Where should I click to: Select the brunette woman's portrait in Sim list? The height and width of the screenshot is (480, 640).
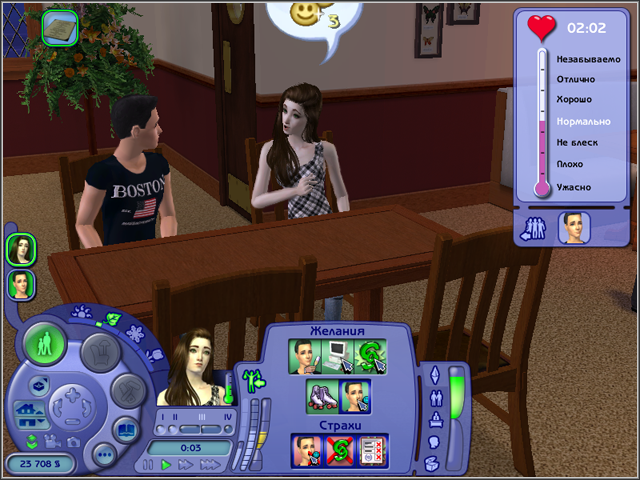(21, 248)
